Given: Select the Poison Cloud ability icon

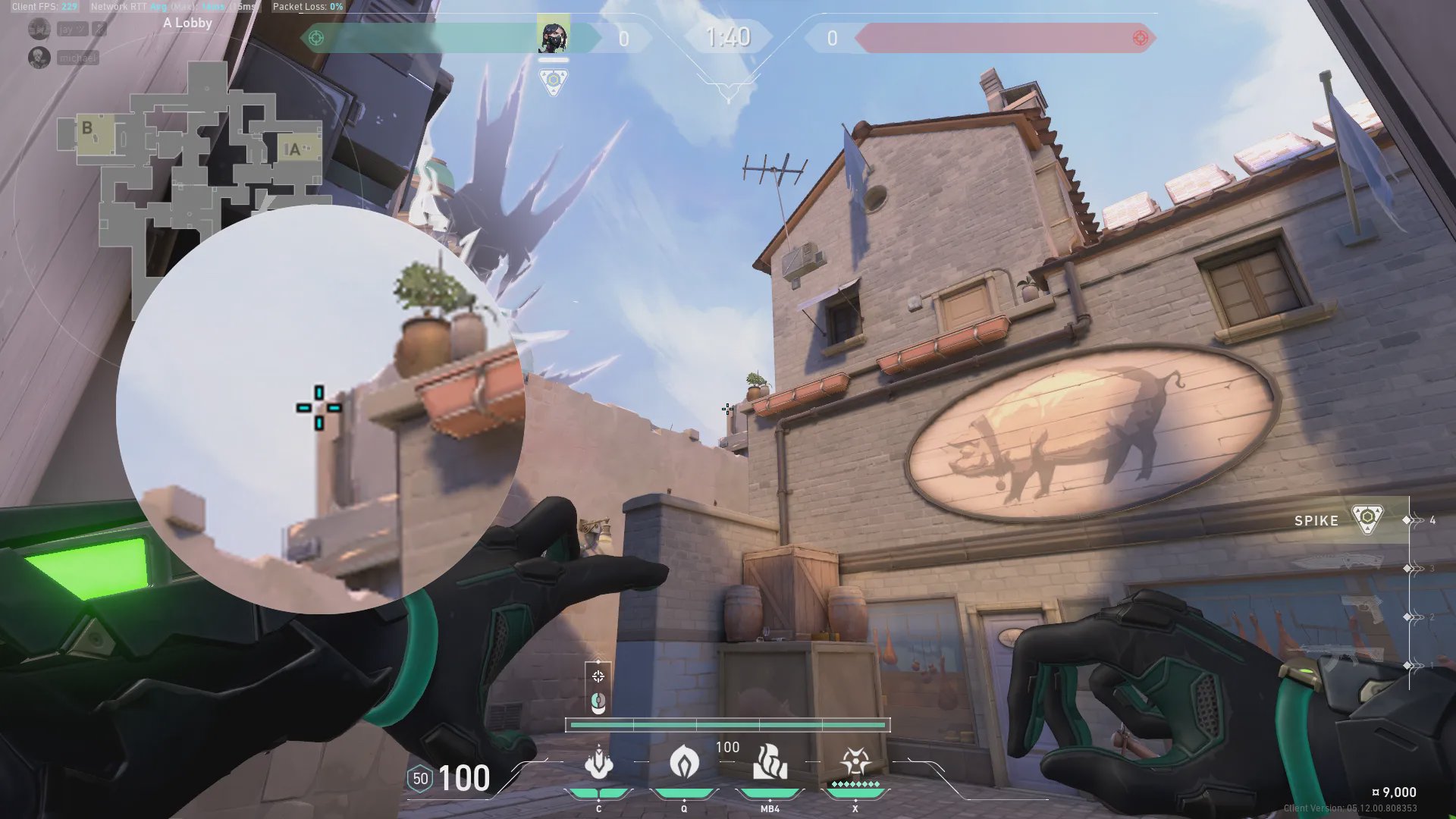Looking at the screenshot, I should pyautogui.click(x=684, y=761).
